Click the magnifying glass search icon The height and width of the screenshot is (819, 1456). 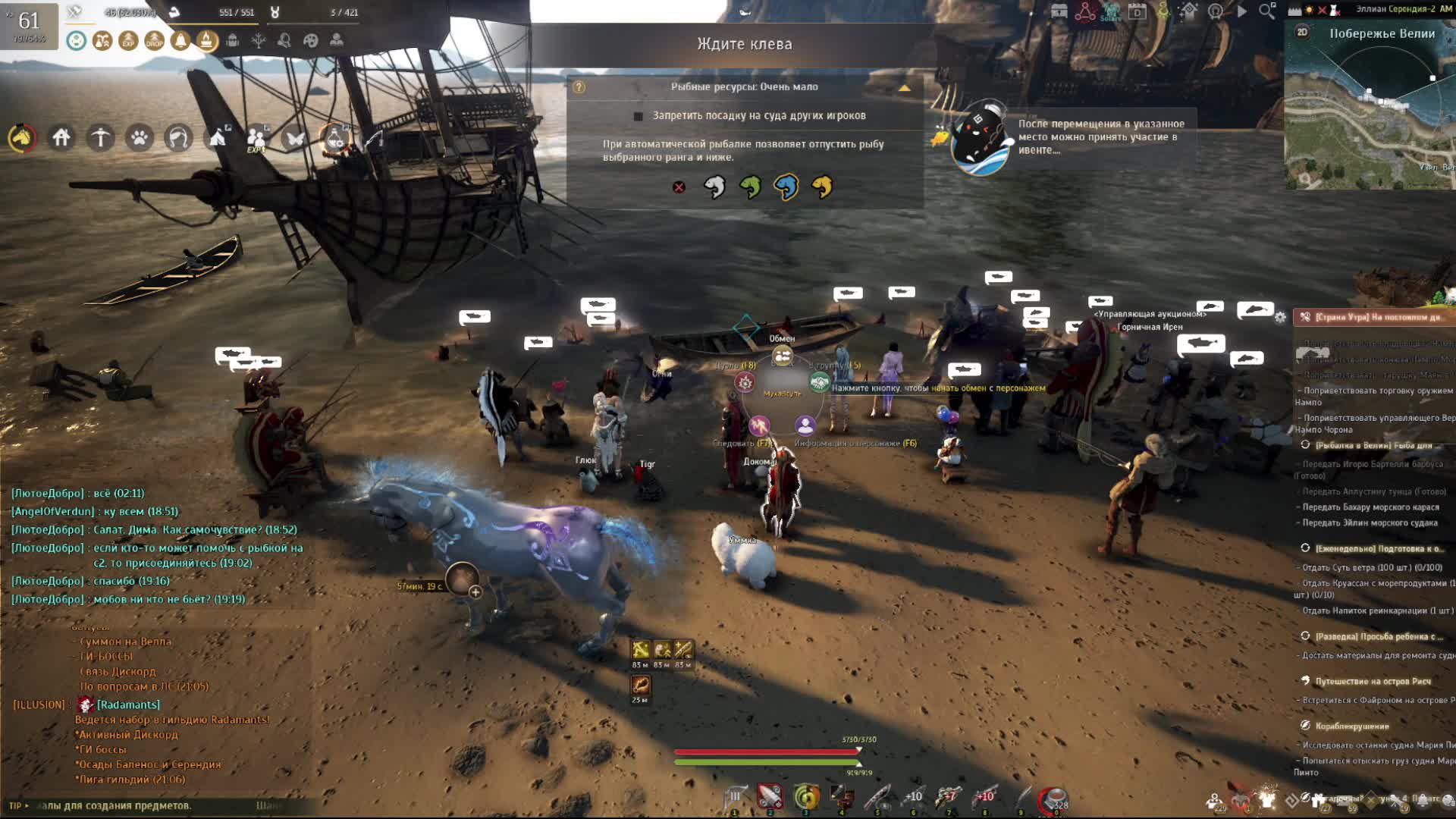point(1266,11)
